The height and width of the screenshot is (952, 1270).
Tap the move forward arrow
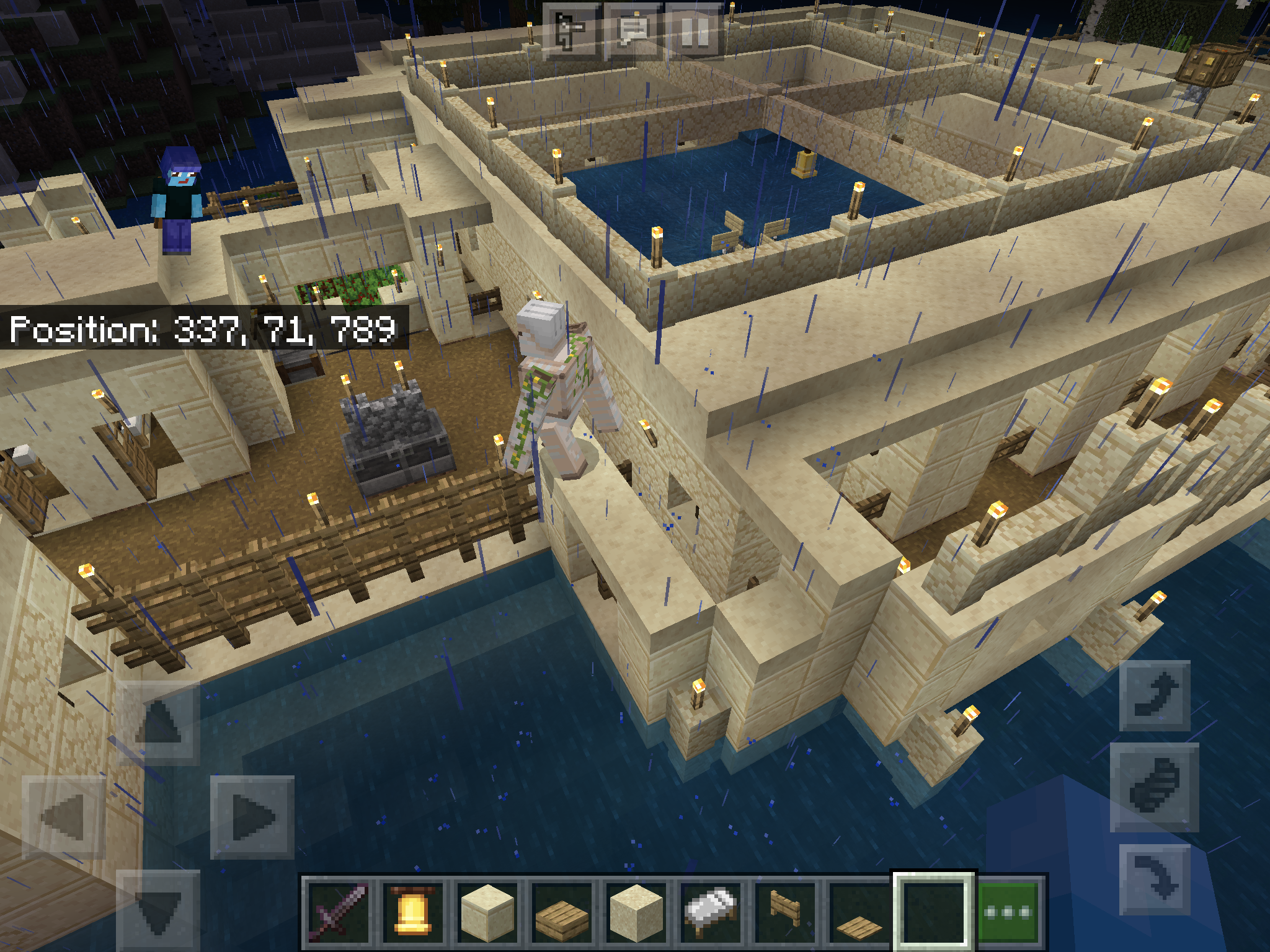tap(158, 723)
